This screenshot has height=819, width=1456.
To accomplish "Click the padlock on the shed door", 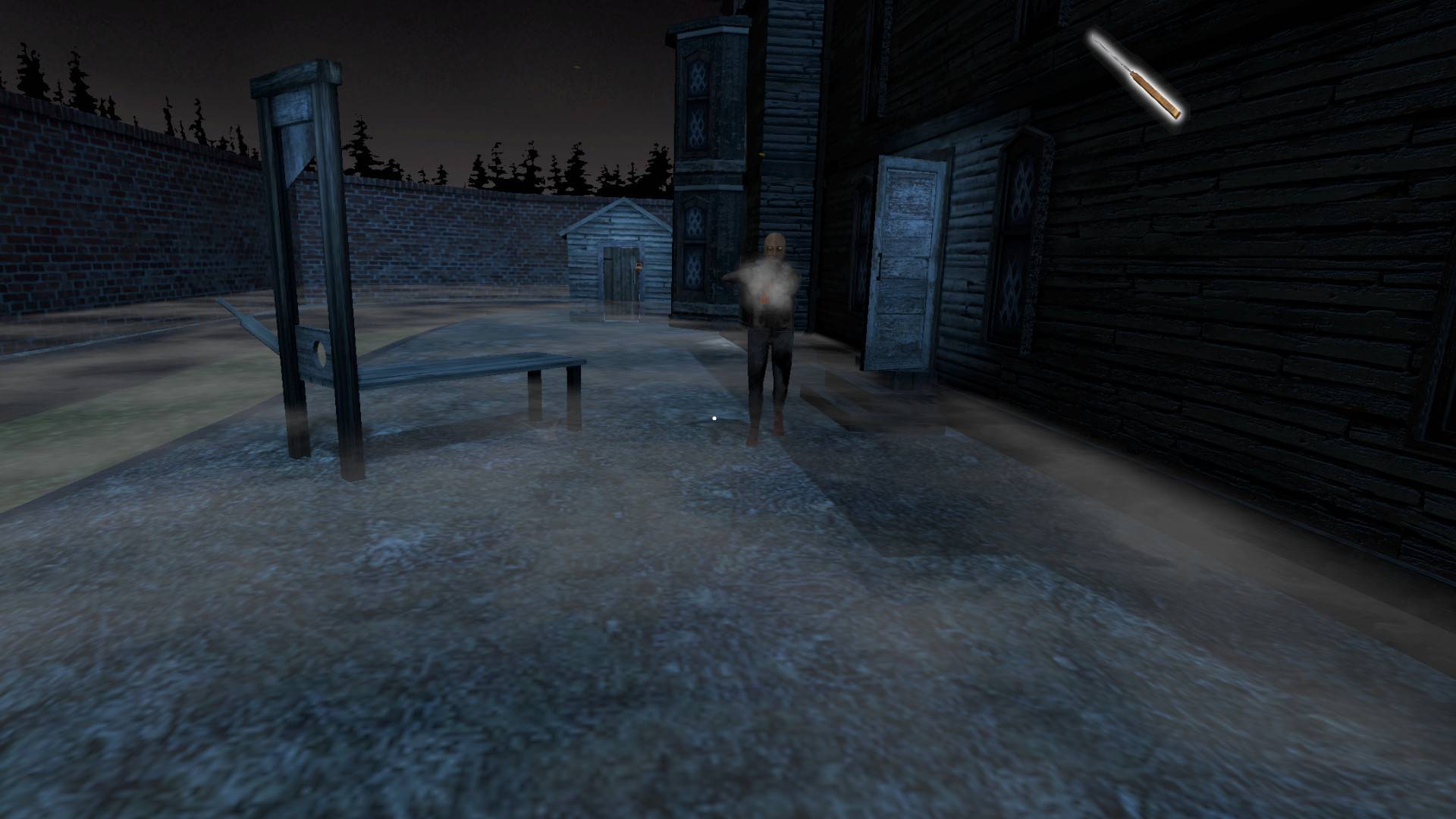I will [639, 267].
